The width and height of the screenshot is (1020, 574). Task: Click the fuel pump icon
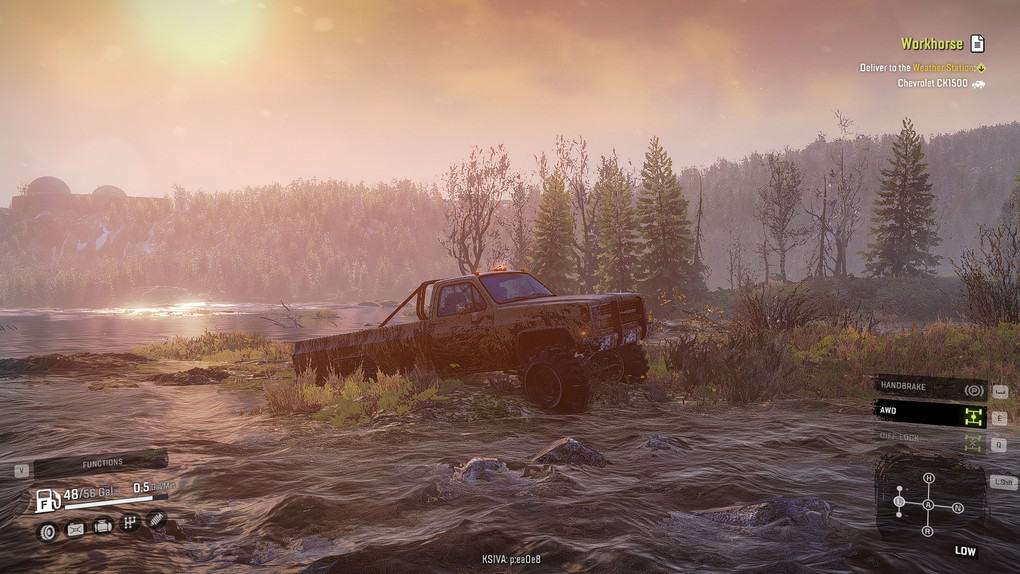click(x=47, y=500)
